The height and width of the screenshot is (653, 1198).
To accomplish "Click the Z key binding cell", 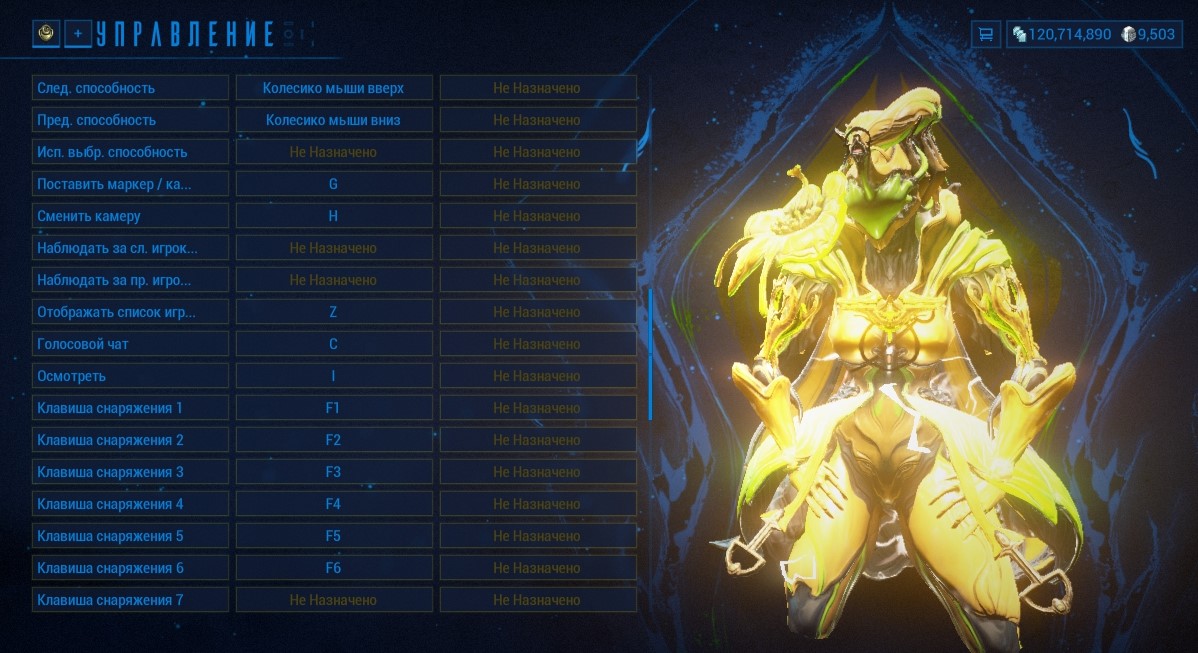I will pyautogui.click(x=333, y=312).
